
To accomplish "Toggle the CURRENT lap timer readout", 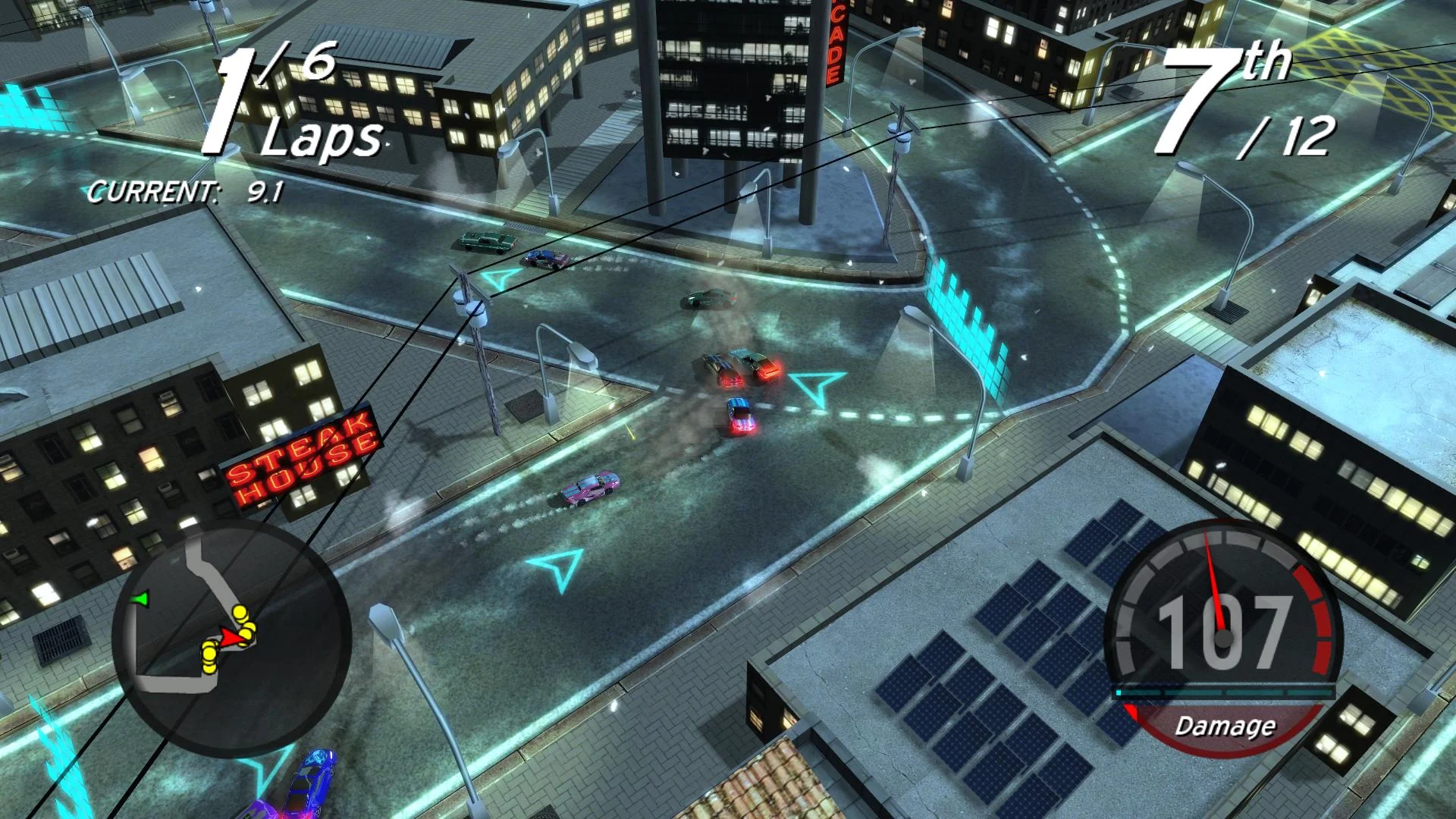I will [184, 192].
